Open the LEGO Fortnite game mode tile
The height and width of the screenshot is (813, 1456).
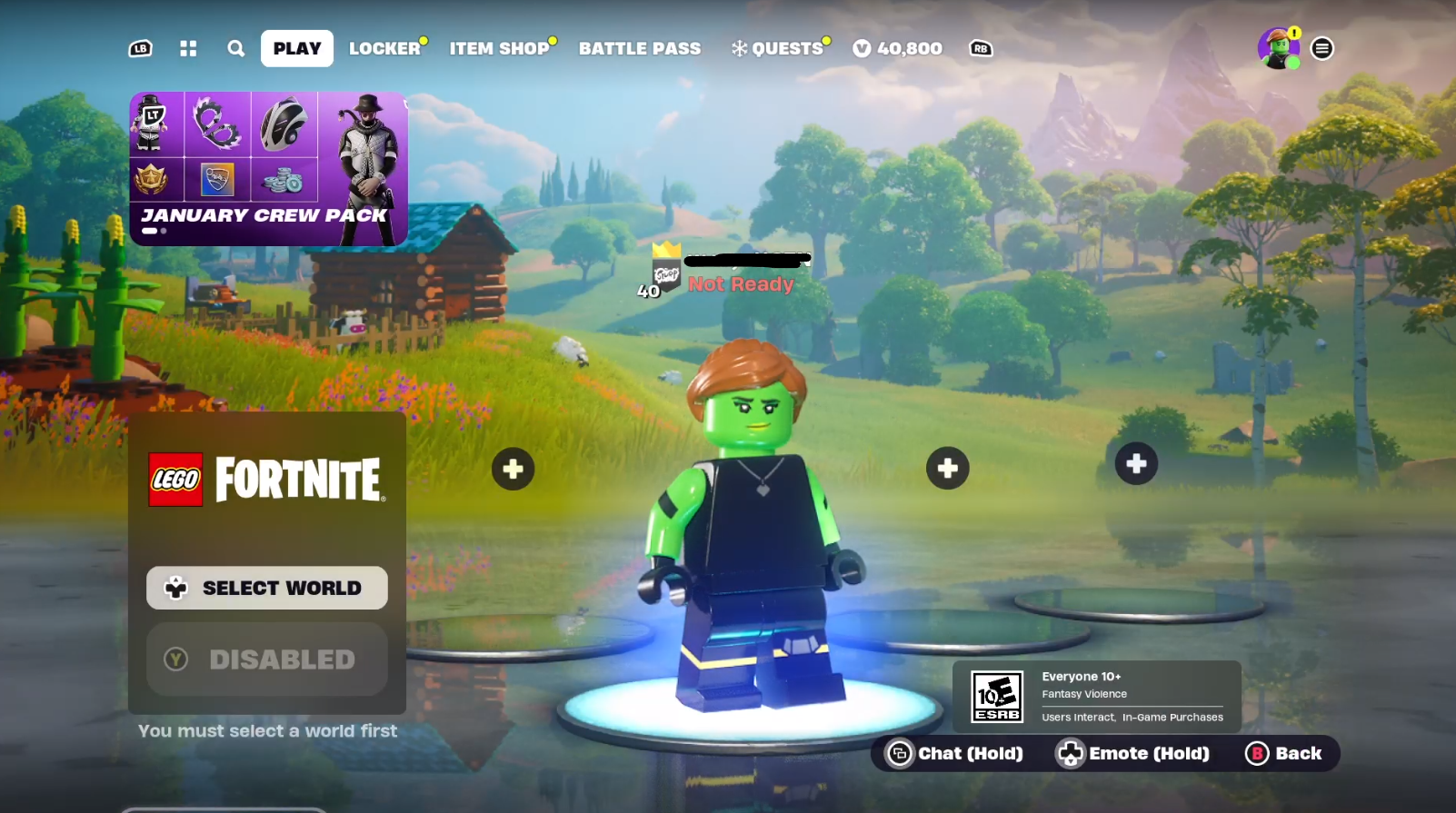(x=267, y=480)
